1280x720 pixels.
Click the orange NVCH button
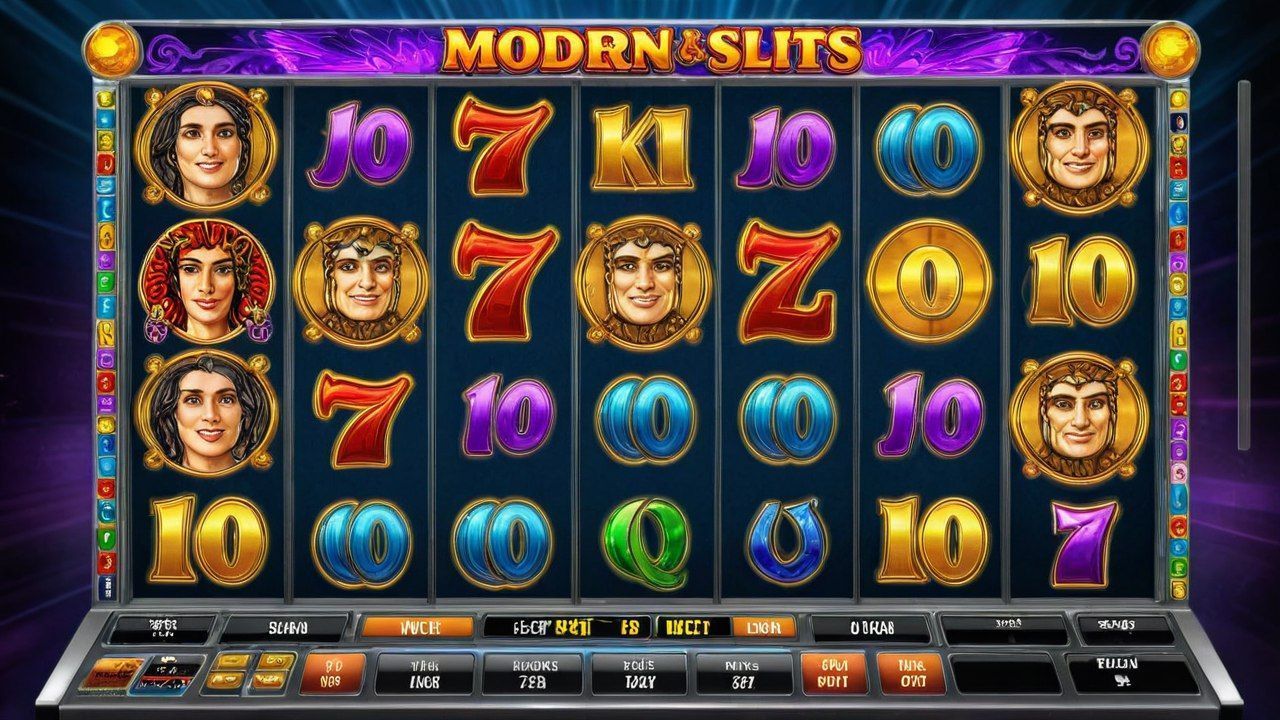[415, 628]
